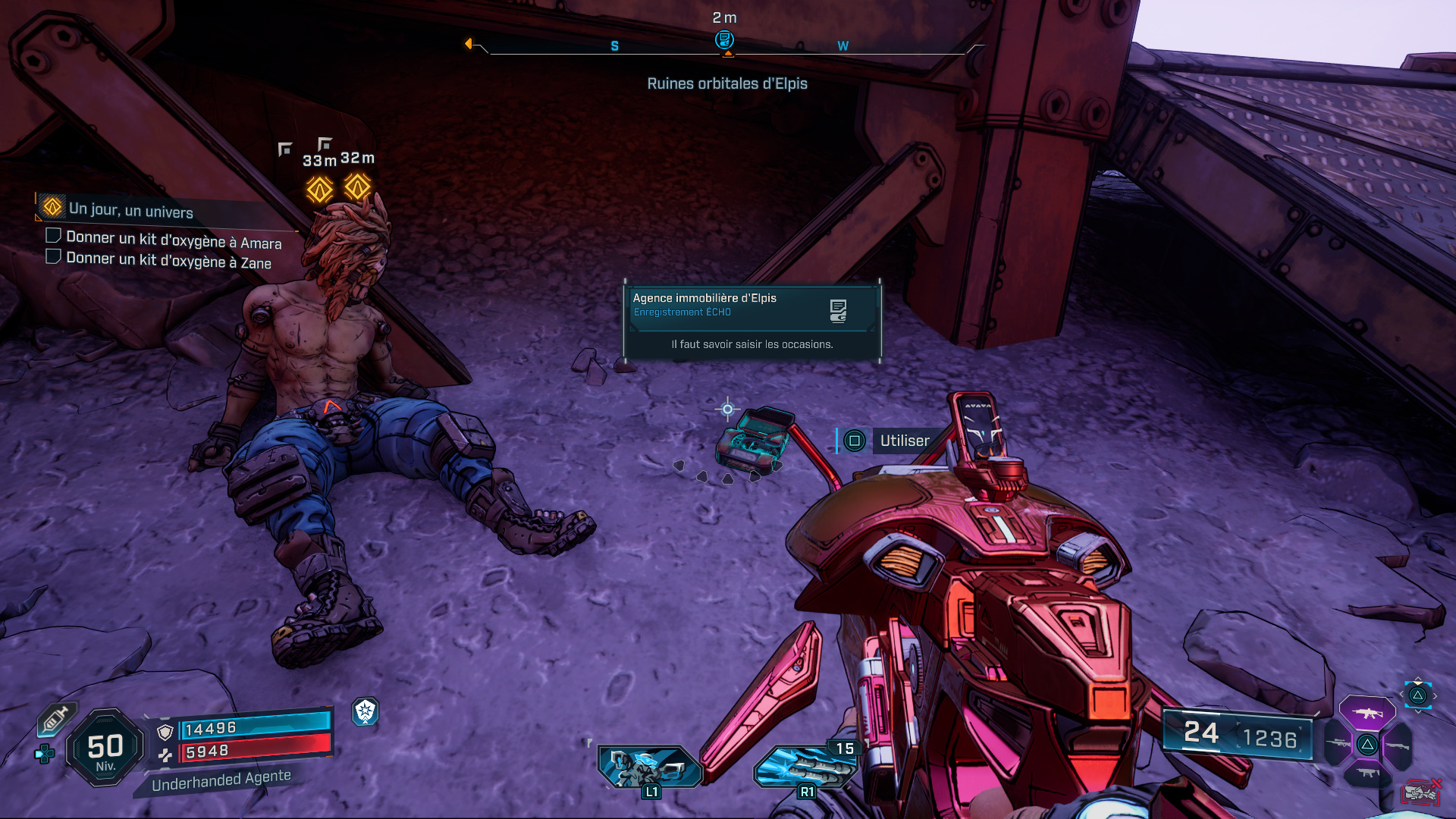The height and width of the screenshot is (819, 1456).
Task: Select the 33 m quest waypoint marker
Action: click(x=319, y=189)
